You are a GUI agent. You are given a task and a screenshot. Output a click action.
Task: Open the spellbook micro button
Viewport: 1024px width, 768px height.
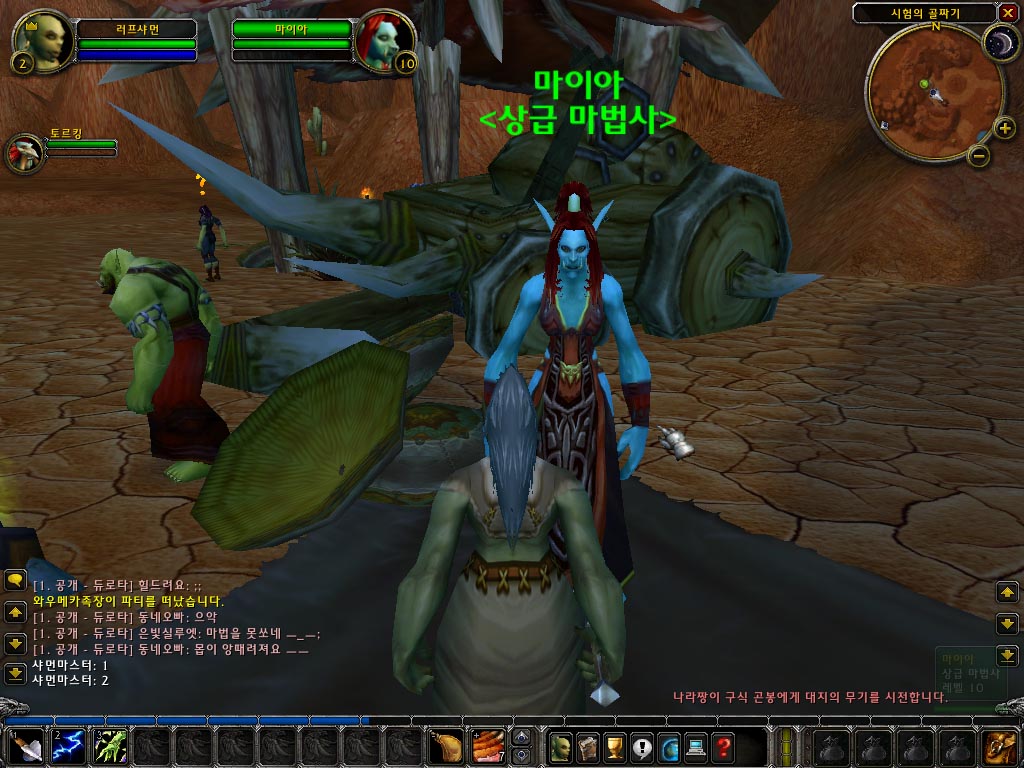588,746
